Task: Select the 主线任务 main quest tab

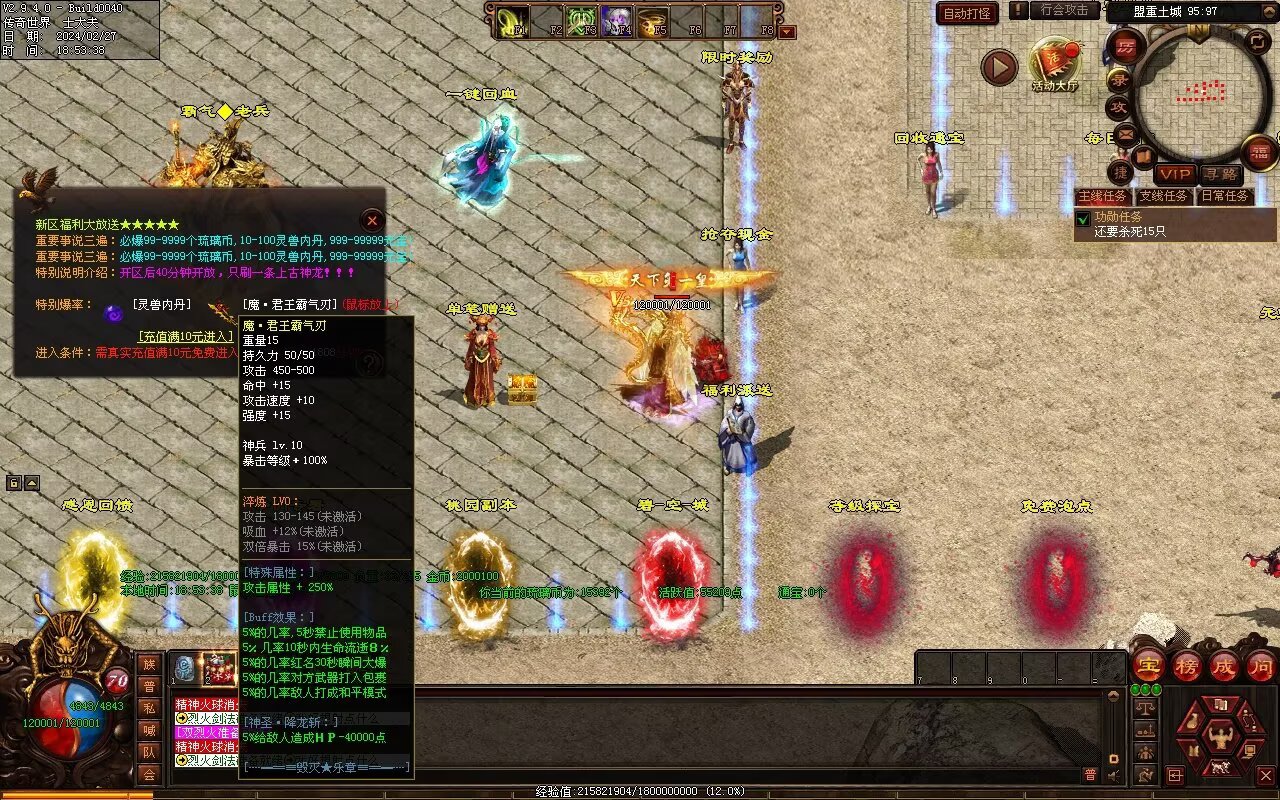Action: click(1103, 196)
